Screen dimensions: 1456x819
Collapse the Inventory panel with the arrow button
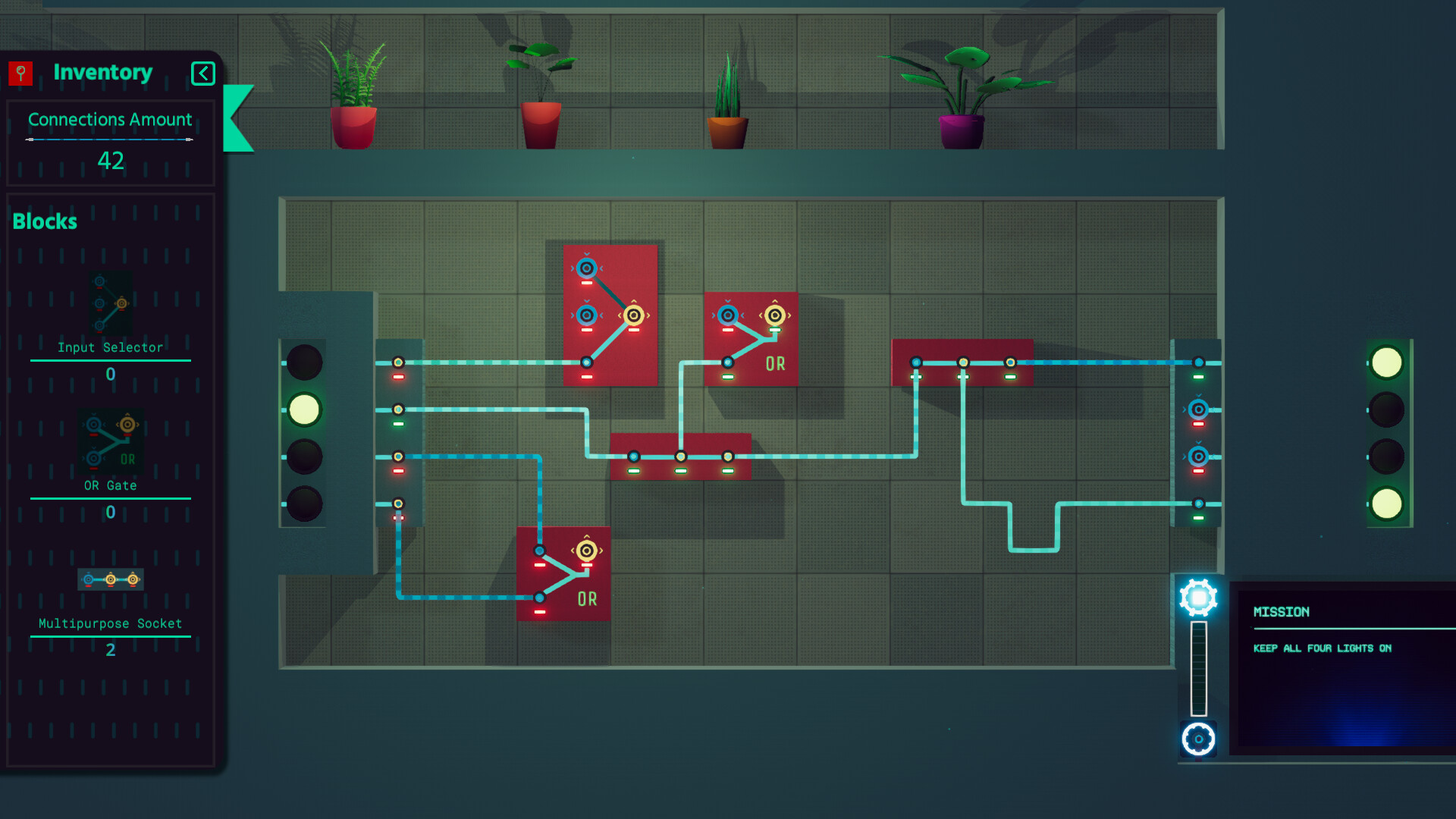pyautogui.click(x=202, y=73)
